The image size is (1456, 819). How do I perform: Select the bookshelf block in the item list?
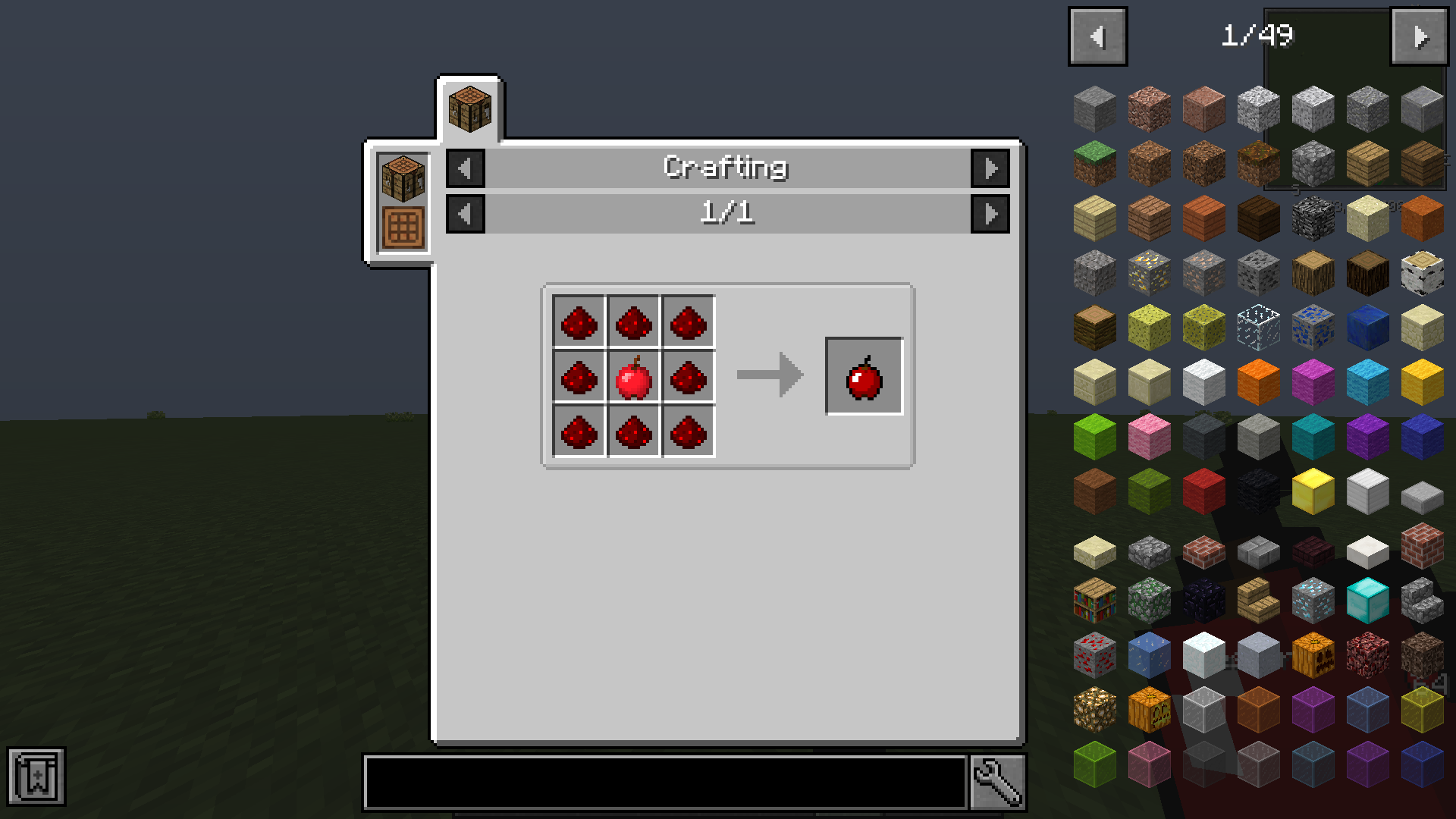coord(1094,600)
